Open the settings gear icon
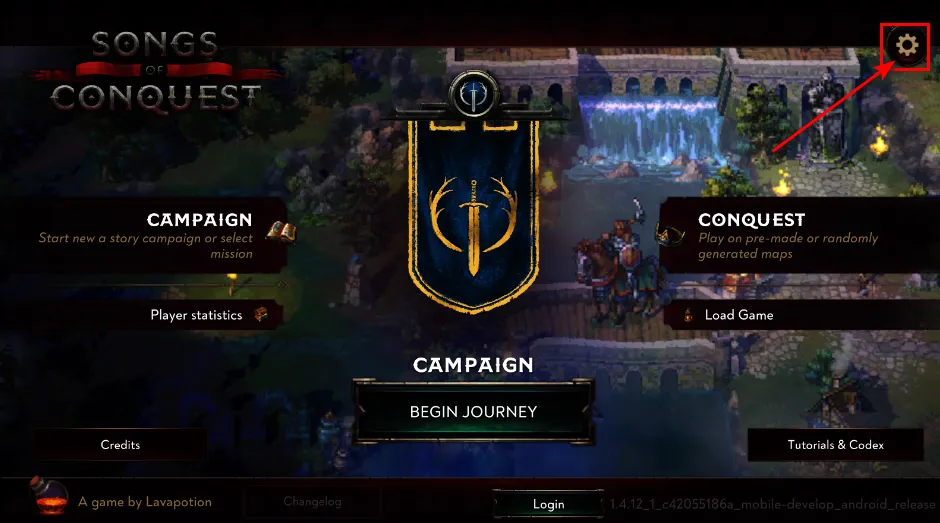The image size is (940, 523). click(x=906, y=45)
